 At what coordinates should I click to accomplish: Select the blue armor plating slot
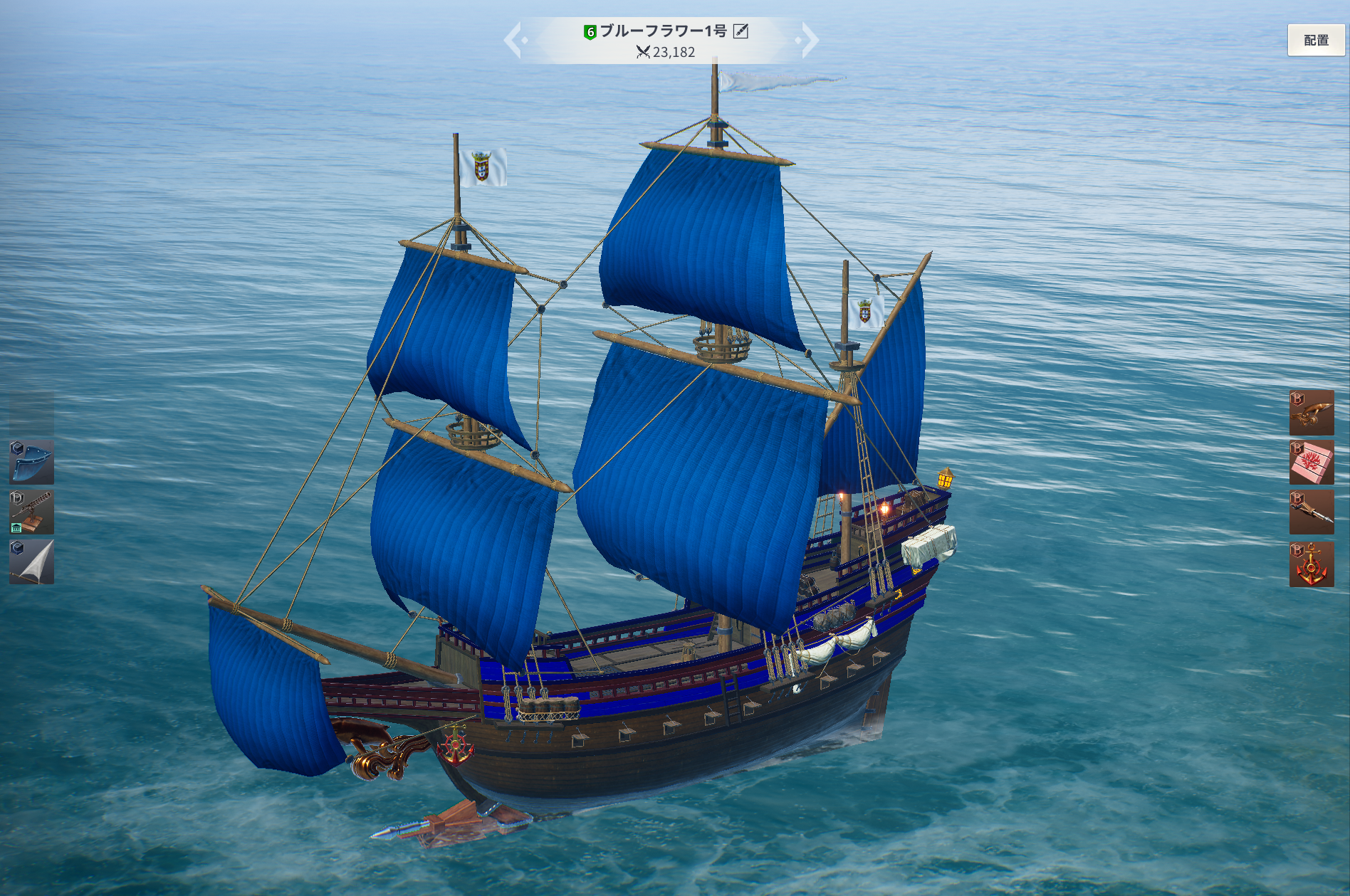[31, 462]
